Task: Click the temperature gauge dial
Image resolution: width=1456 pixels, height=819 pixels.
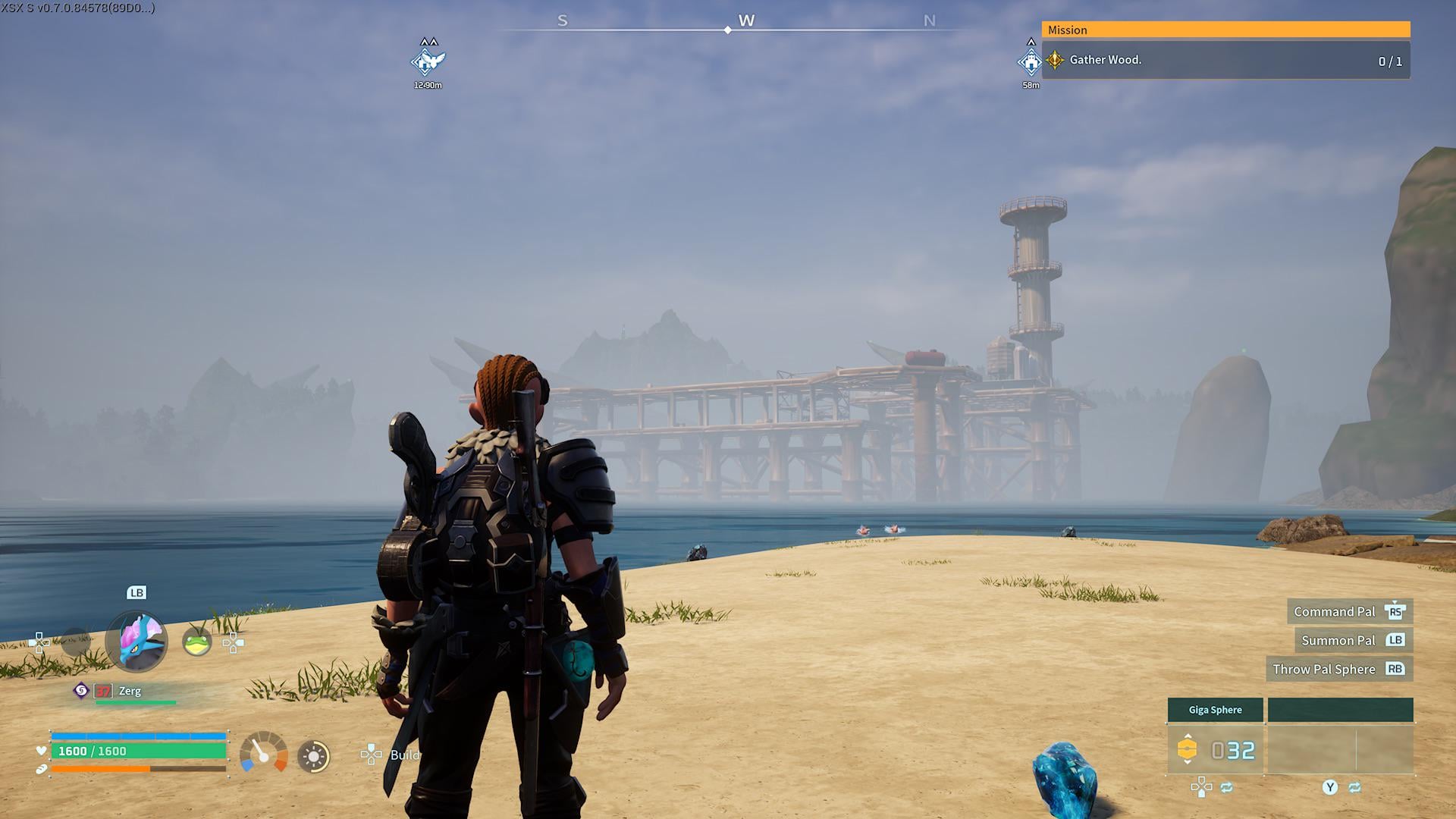Action: click(263, 753)
